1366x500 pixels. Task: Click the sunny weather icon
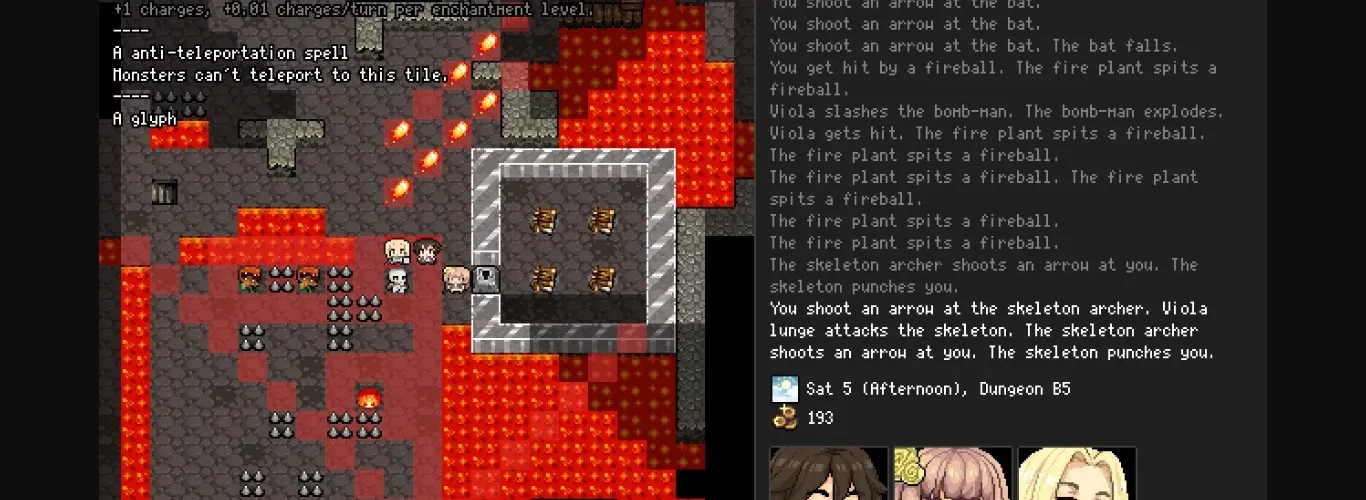[785, 389]
